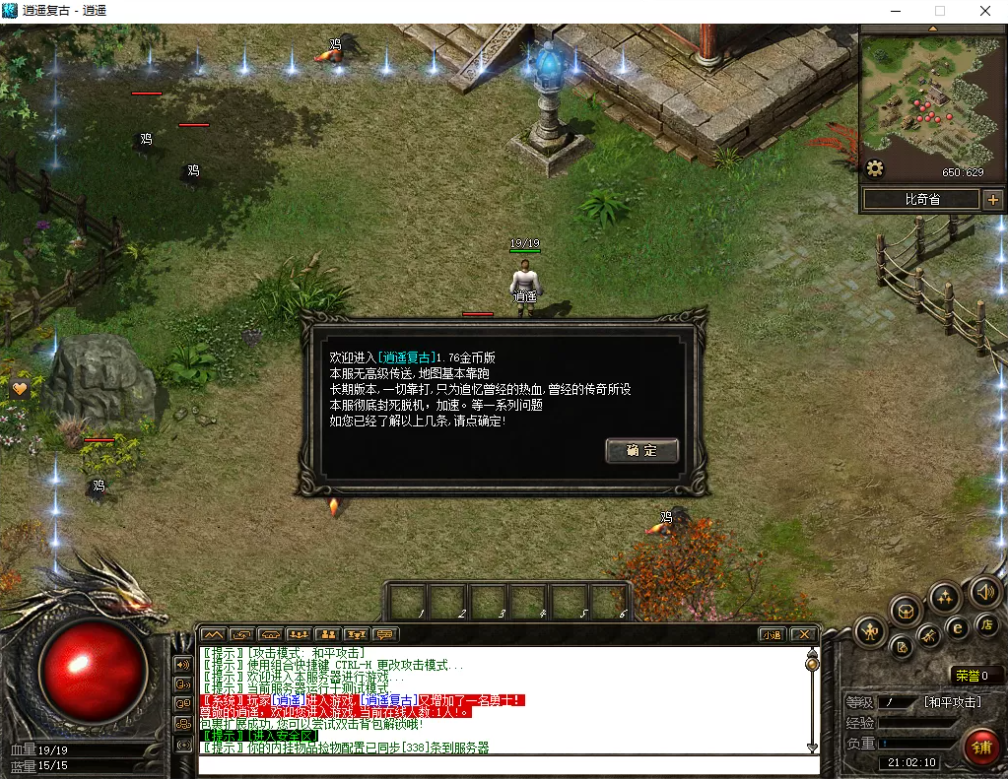Click the 小退 logout button
This screenshot has height=779, width=1008.
coord(771,634)
